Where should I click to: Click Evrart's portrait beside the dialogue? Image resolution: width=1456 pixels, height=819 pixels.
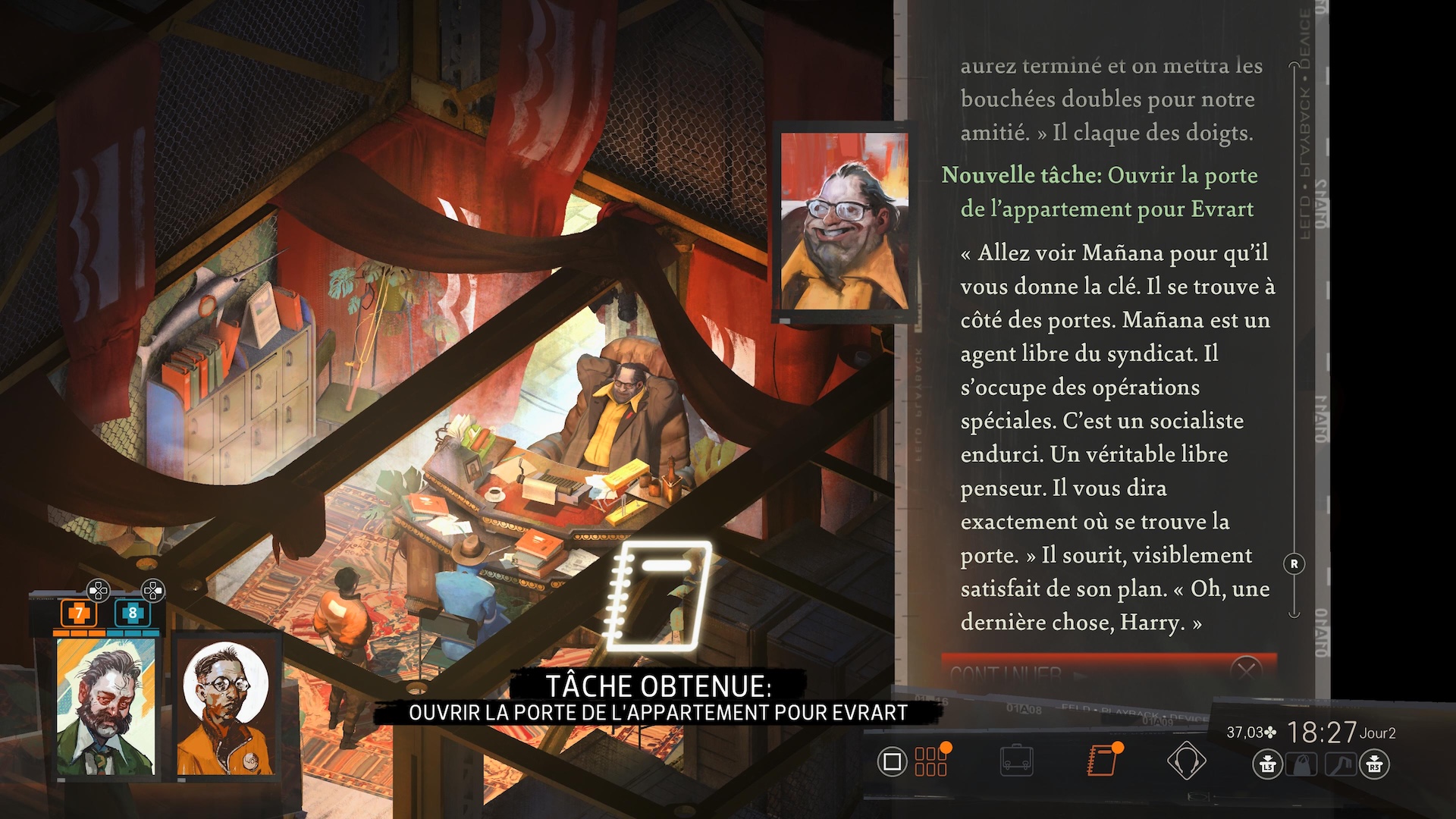[844, 221]
